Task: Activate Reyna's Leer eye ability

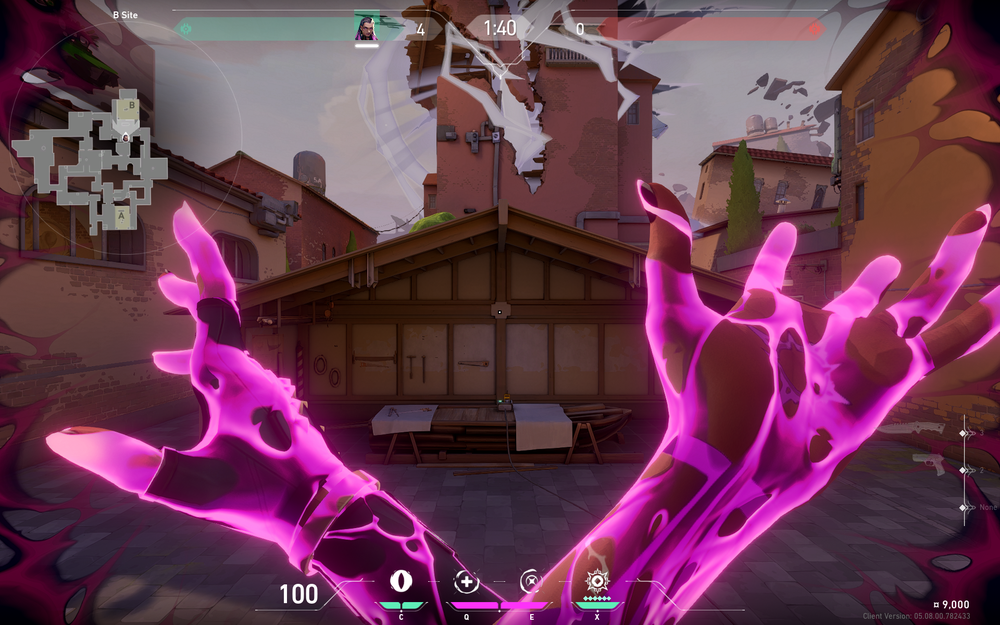Action: [402, 581]
